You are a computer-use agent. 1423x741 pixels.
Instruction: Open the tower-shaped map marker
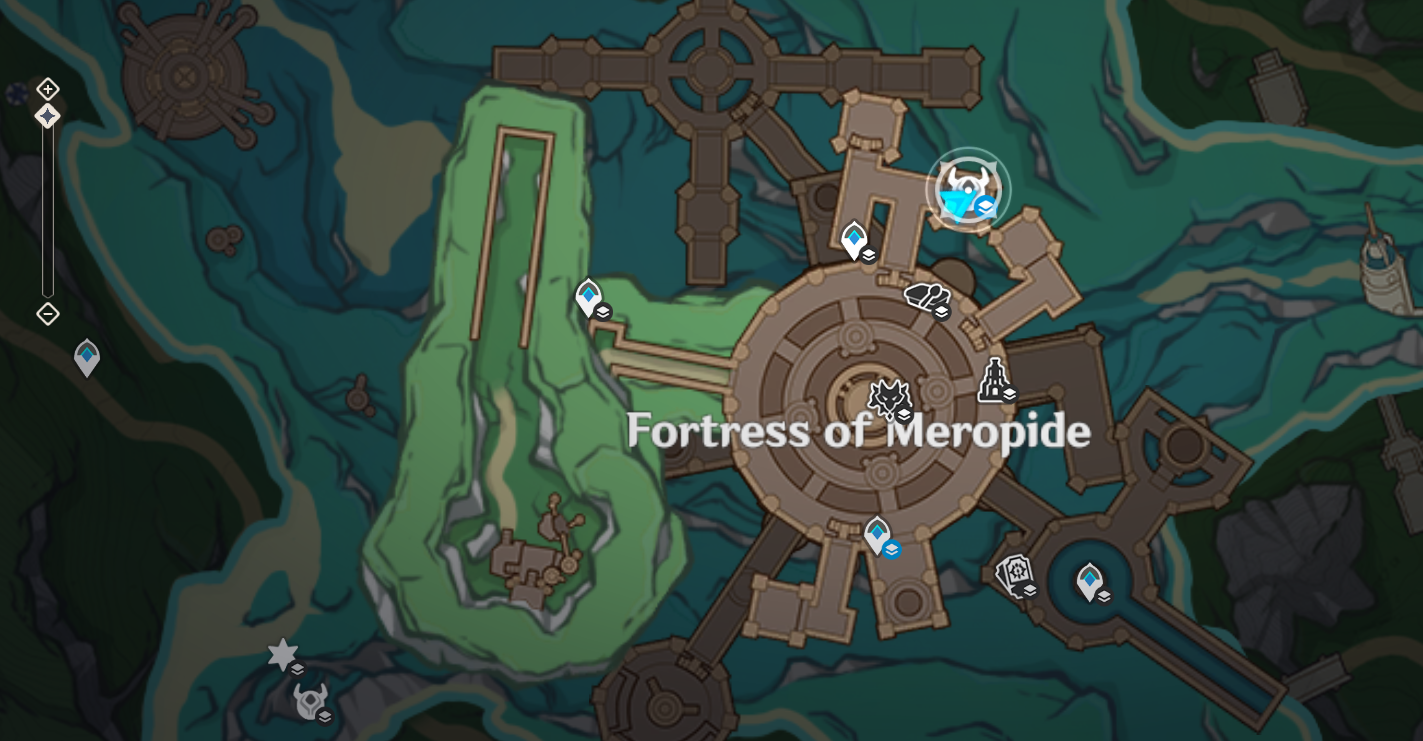click(994, 380)
